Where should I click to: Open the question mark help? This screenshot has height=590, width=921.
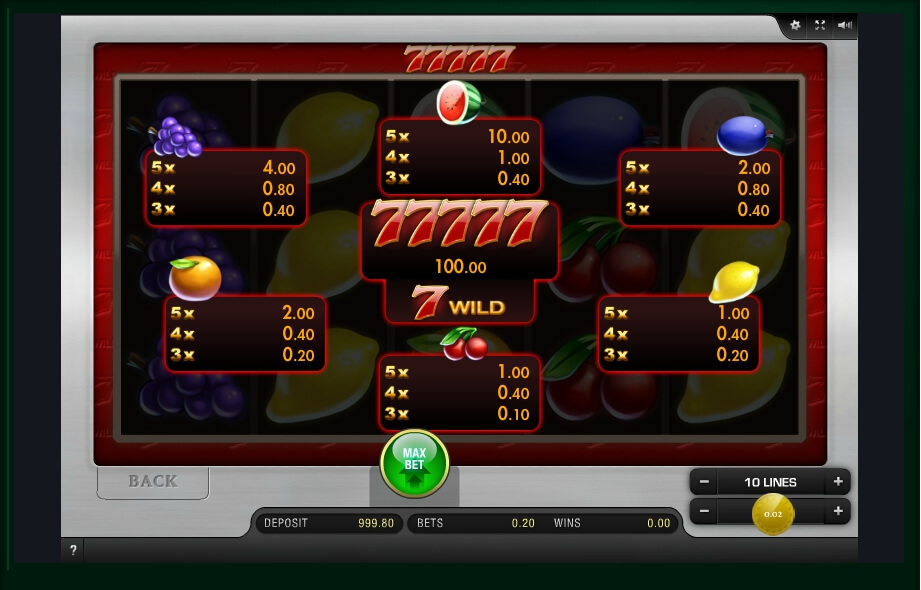tap(73, 550)
